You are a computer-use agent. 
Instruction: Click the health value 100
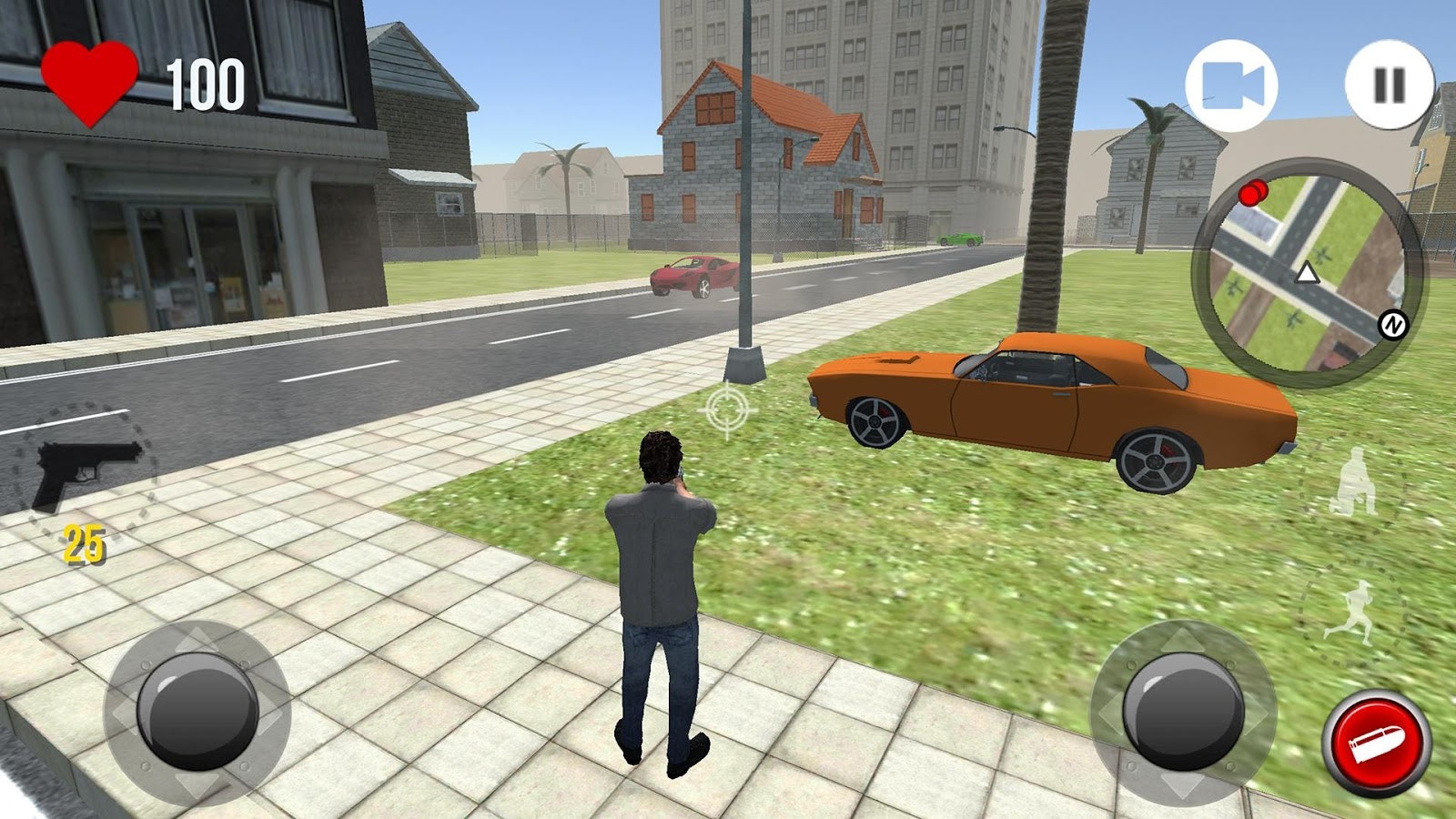205,82
